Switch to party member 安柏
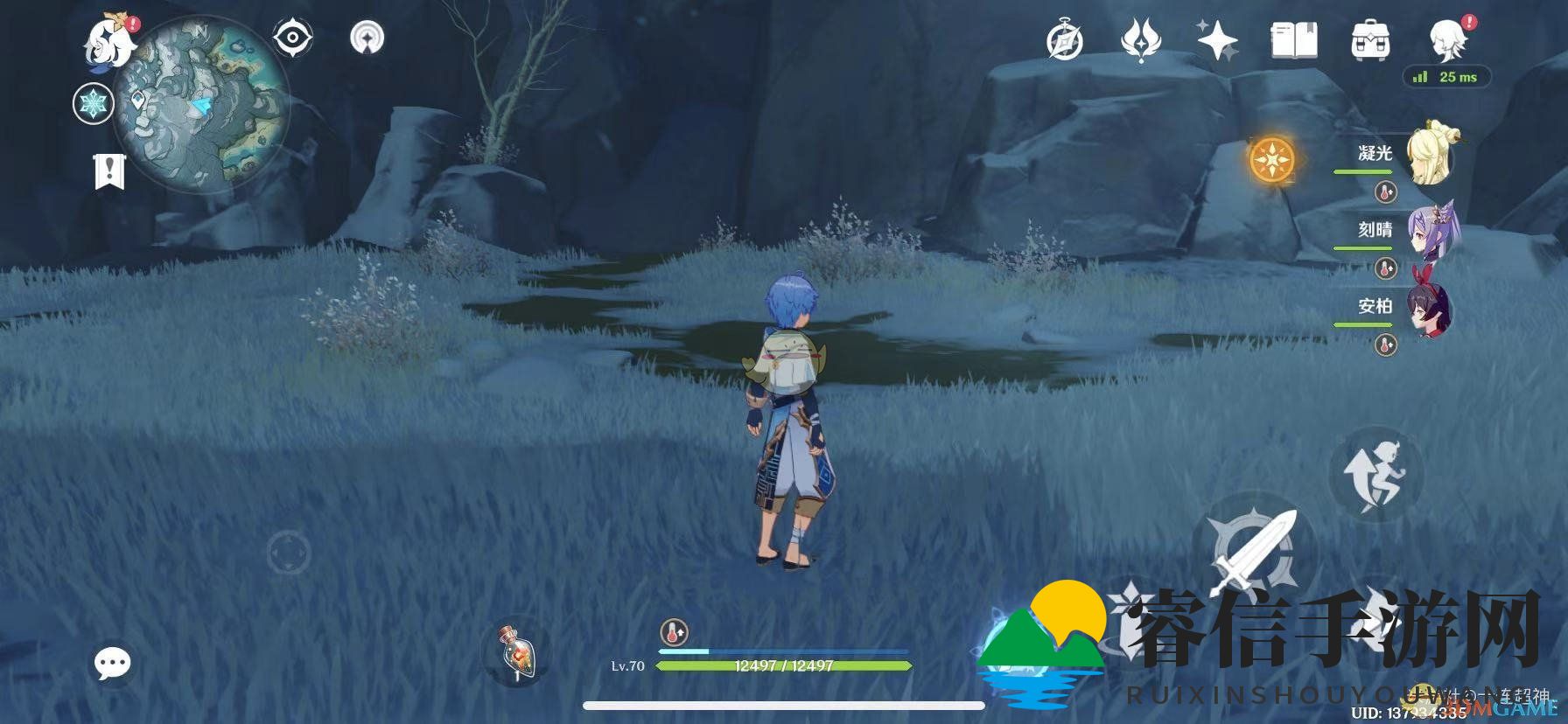 coord(1431,308)
